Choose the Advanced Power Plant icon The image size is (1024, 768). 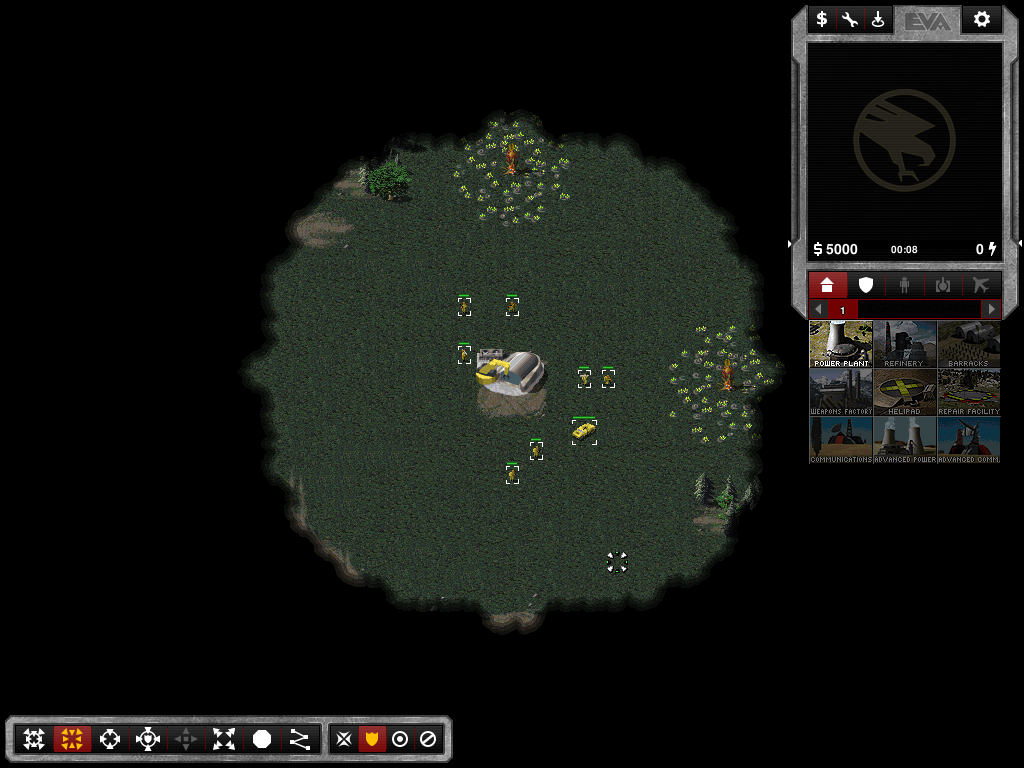pyautogui.click(x=904, y=440)
